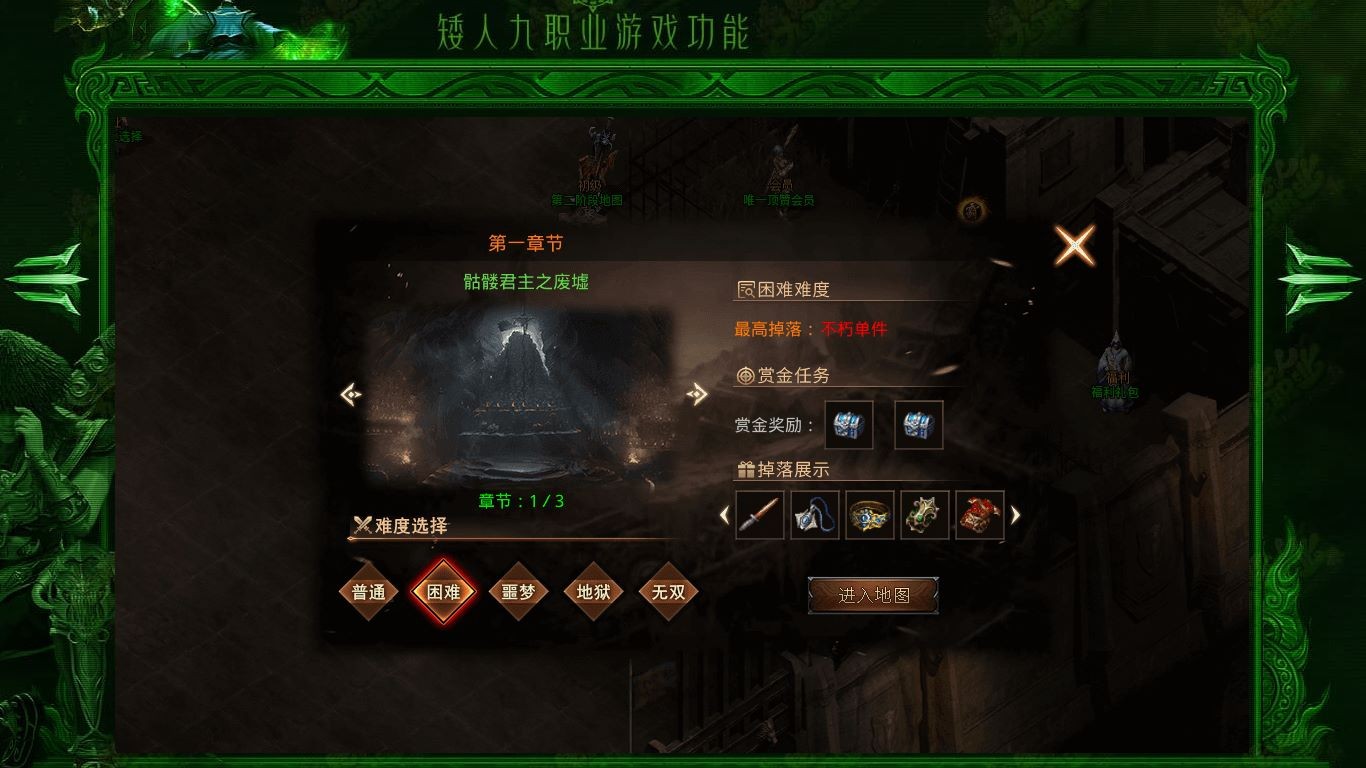Select the 普通 difficulty
Image resolution: width=1366 pixels, height=768 pixels.
tap(368, 592)
